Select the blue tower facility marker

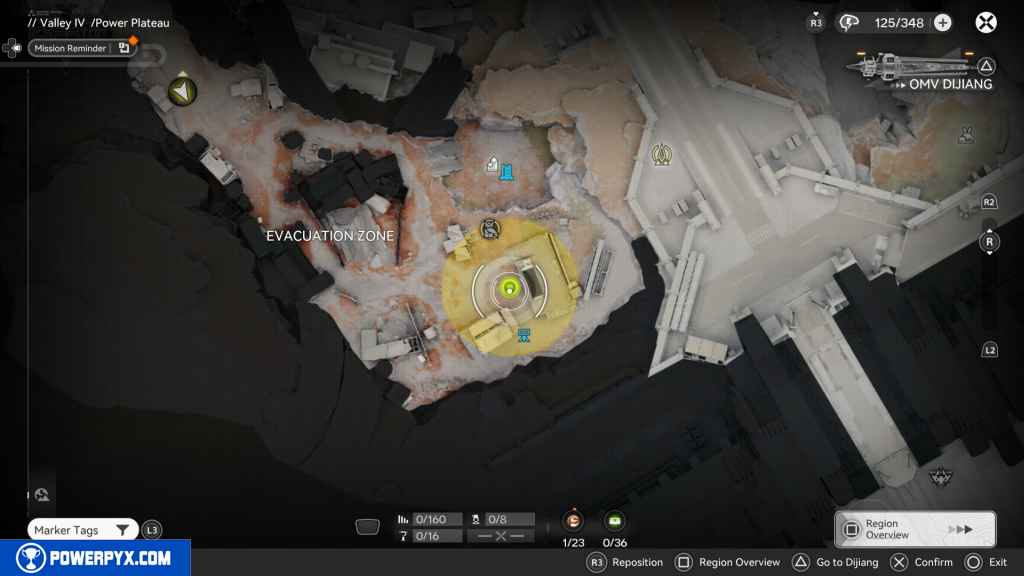pyautogui.click(x=508, y=172)
